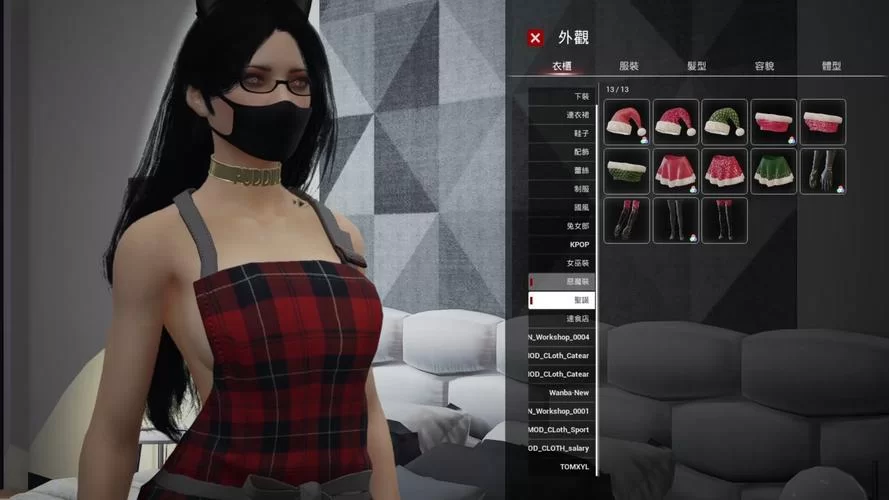Select the green Christmas skirt
889x500 pixels.
click(774, 171)
